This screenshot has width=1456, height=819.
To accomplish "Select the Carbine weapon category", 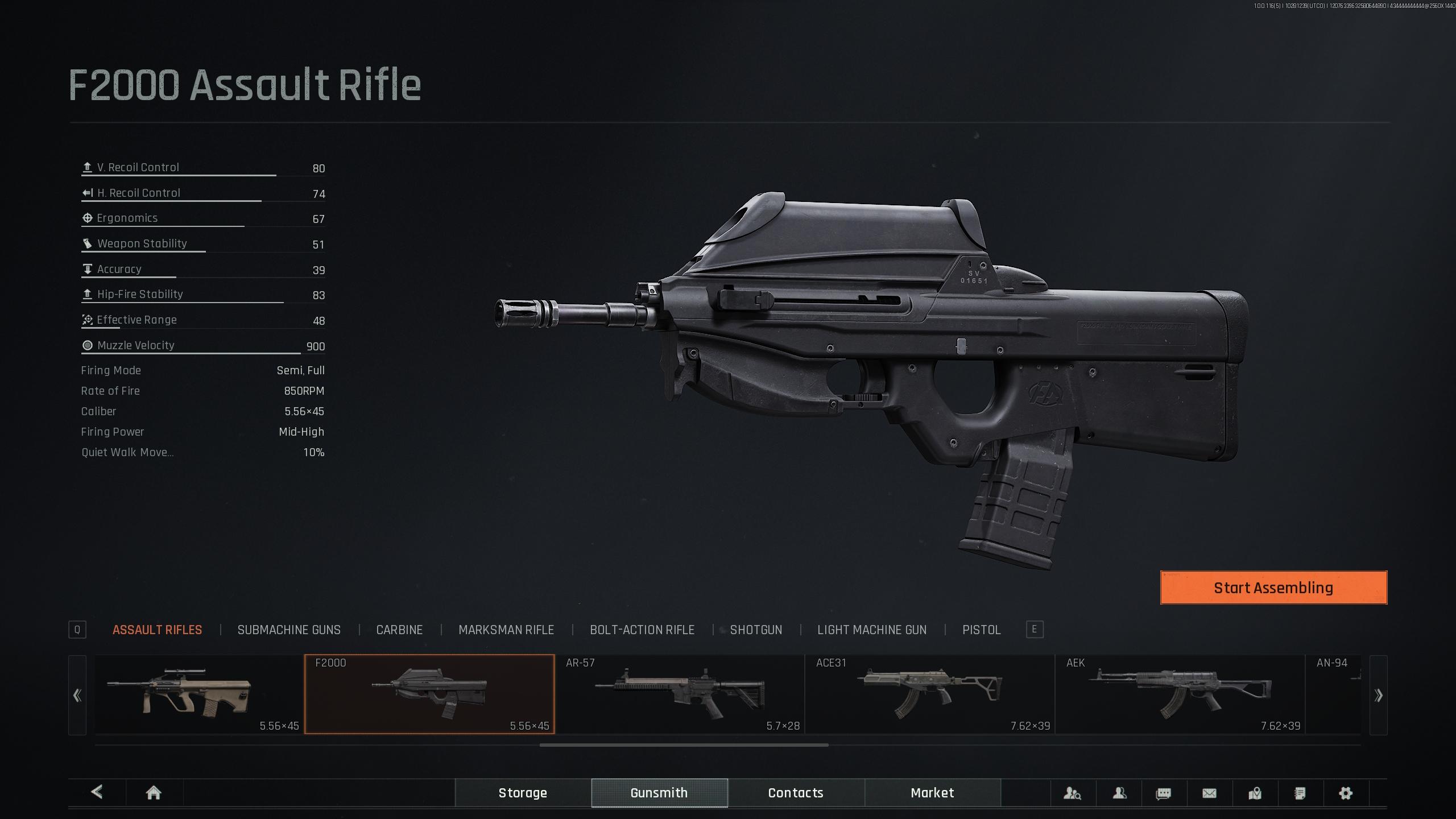I will click(399, 630).
